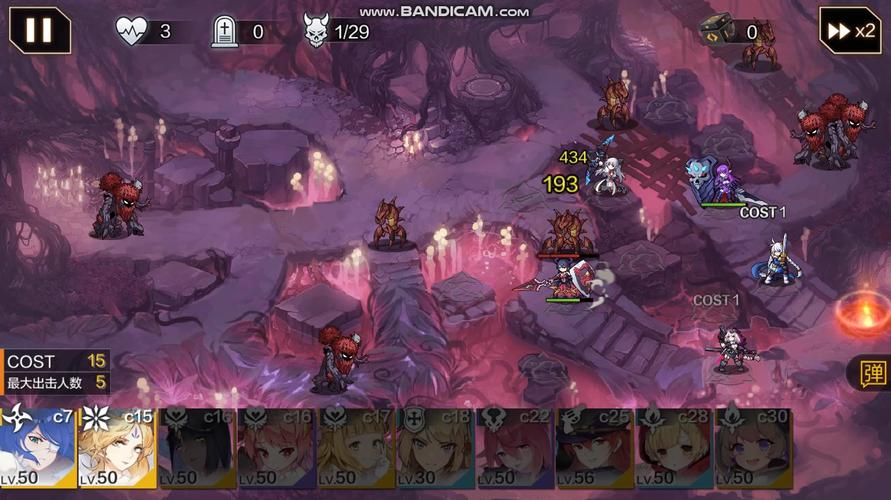Select the level 30 c18 unit card
Image resolution: width=891 pixels, height=500 pixels.
435,448
